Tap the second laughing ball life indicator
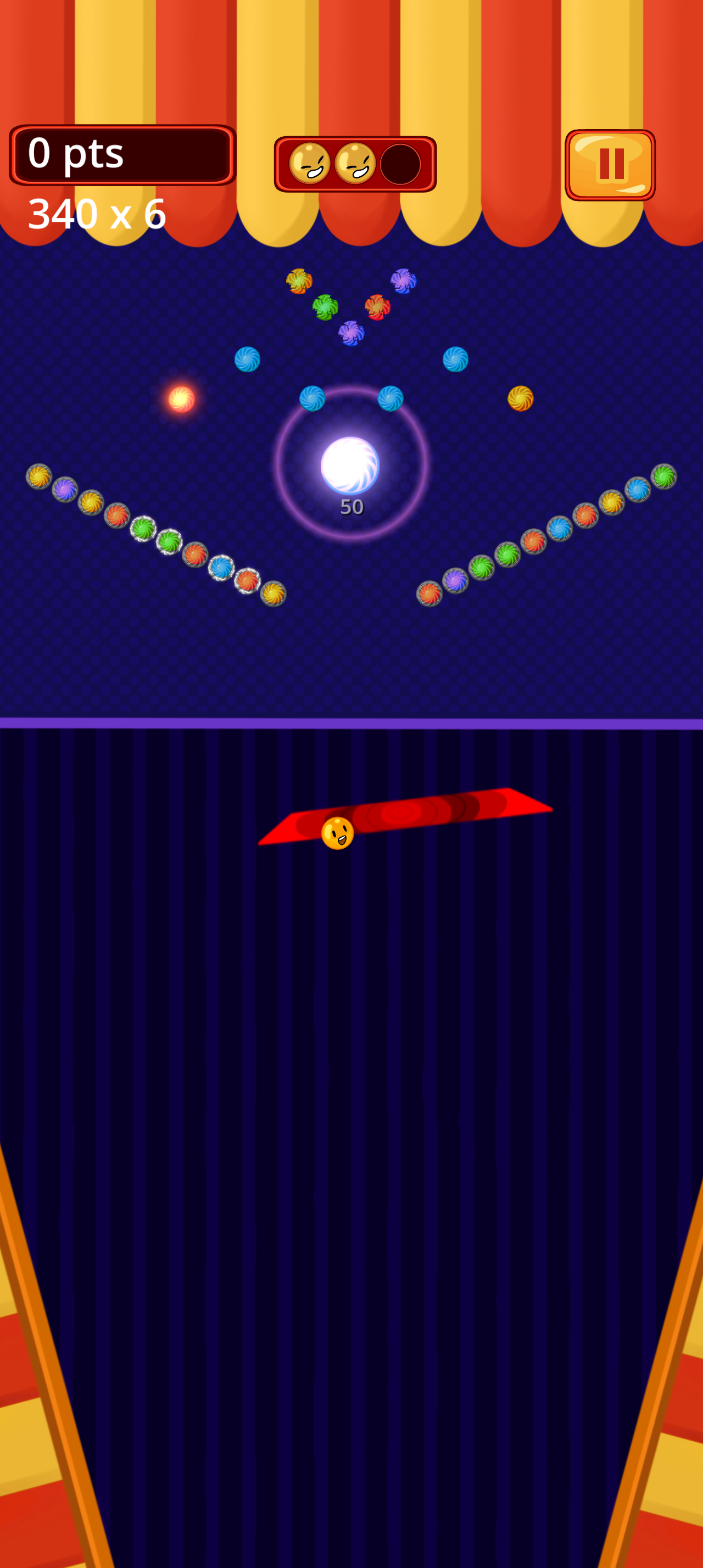Screen dimensions: 703x1568 tap(356, 164)
